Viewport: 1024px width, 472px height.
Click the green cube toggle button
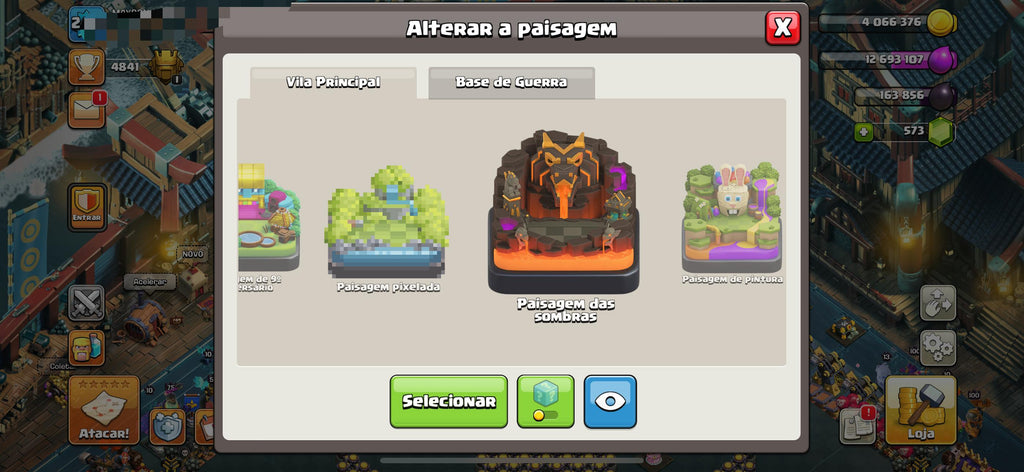click(545, 401)
